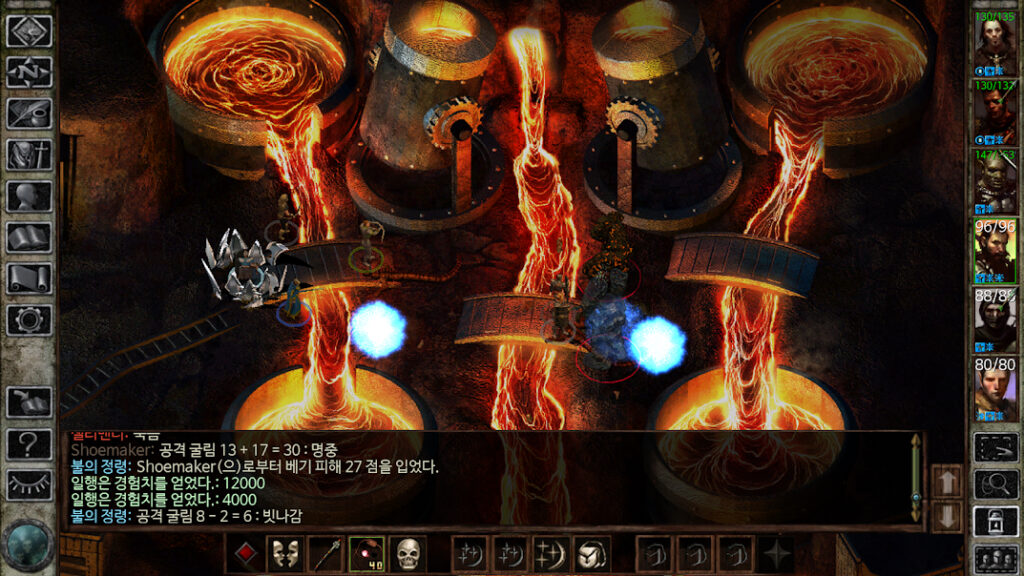The height and width of the screenshot is (576, 1024).
Task: Open the area map with the compass button
Action: point(29,71)
